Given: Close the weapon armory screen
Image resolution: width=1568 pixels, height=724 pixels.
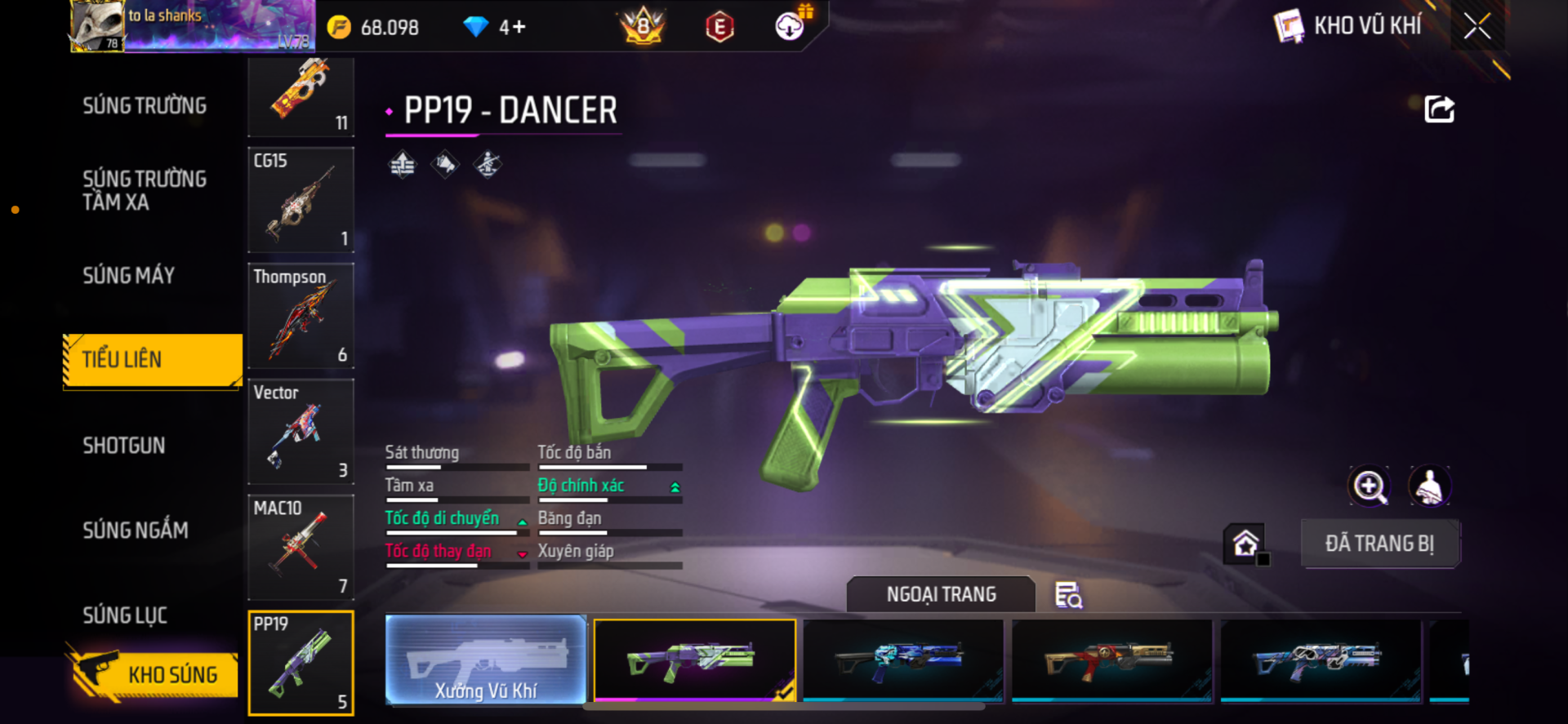Looking at the screenshot, I should 1477,26.
